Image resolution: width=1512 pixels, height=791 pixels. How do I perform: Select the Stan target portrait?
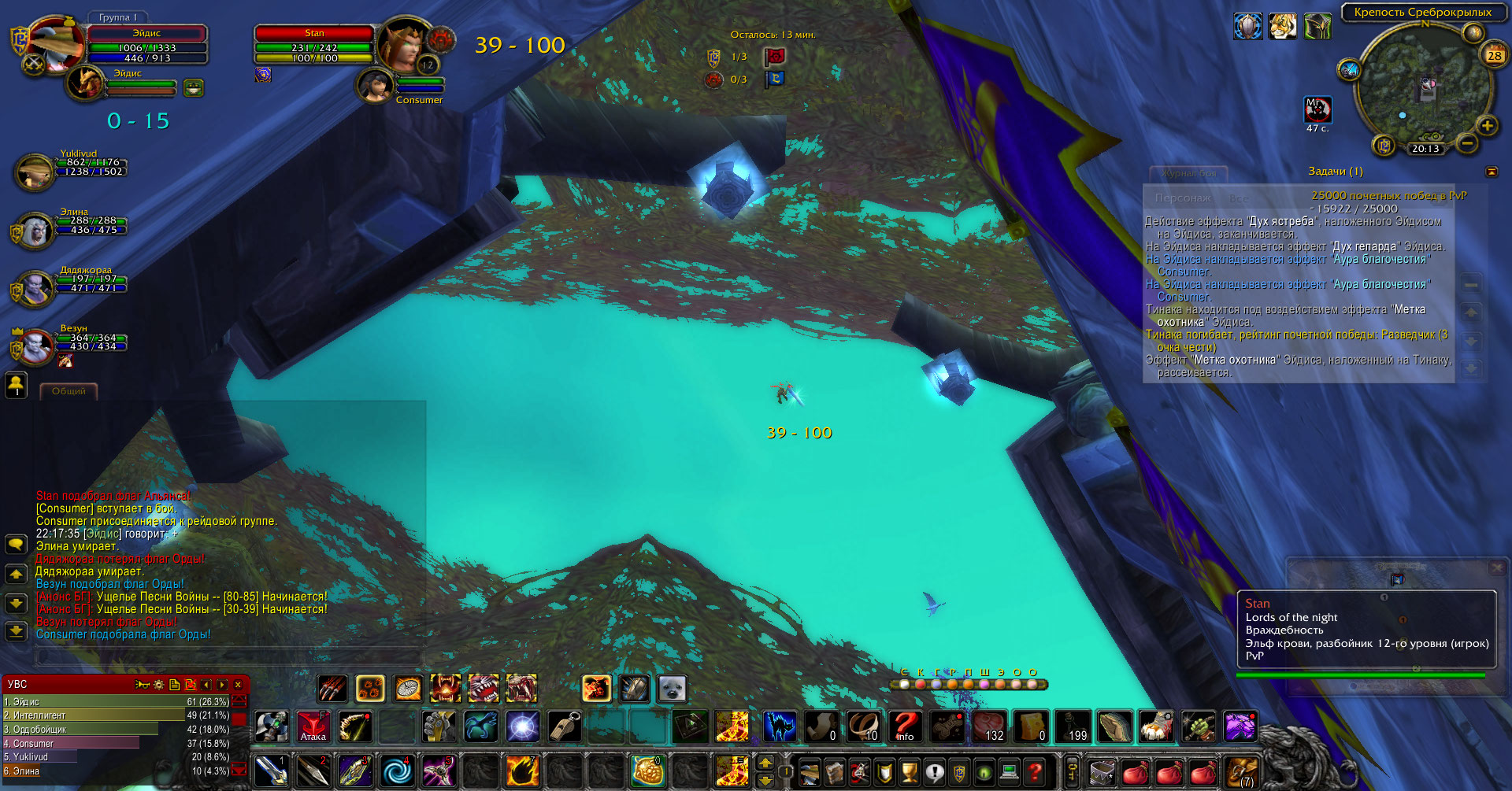[403, 44]
